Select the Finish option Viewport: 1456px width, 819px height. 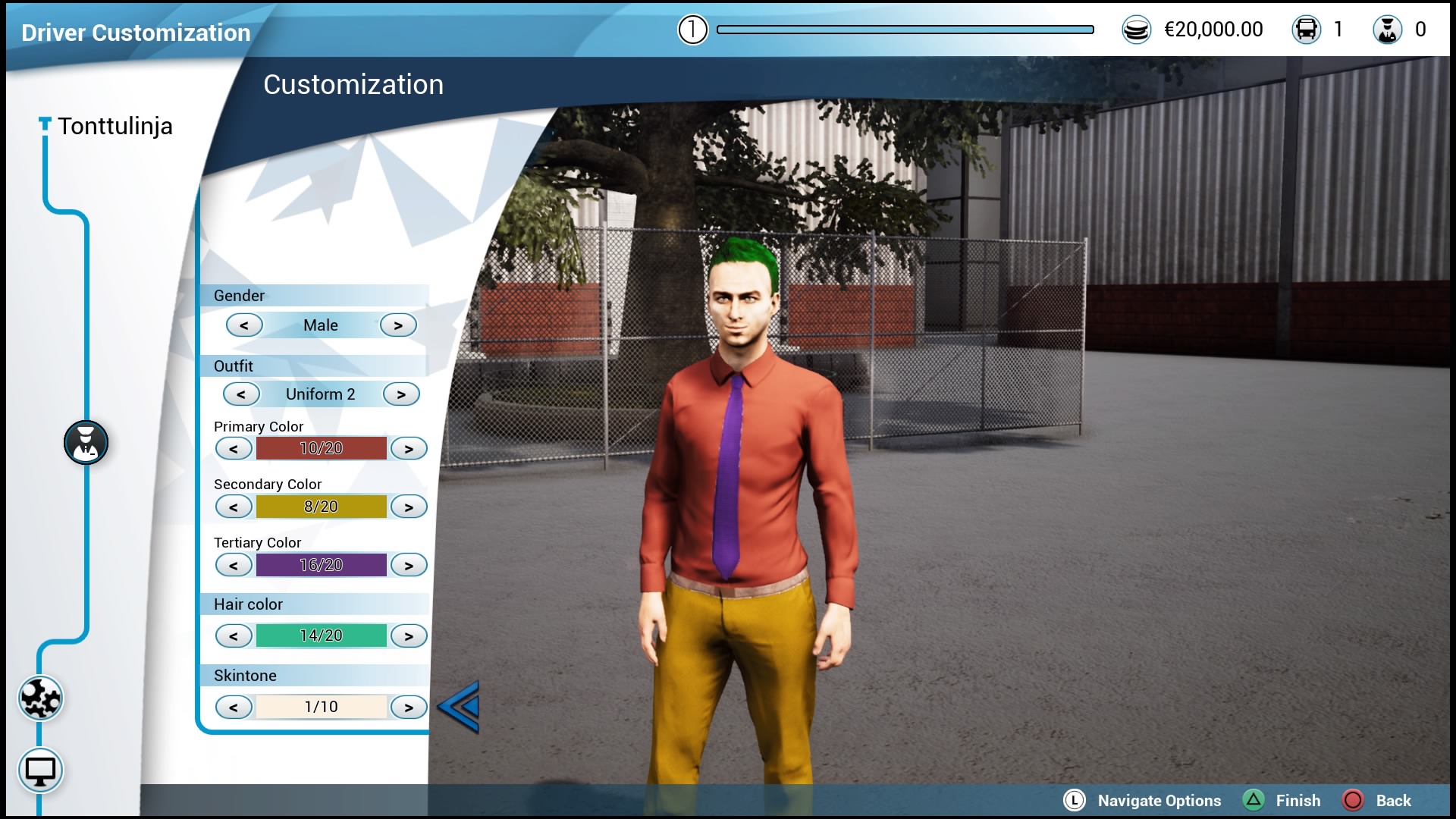[x=1298, y=801]
